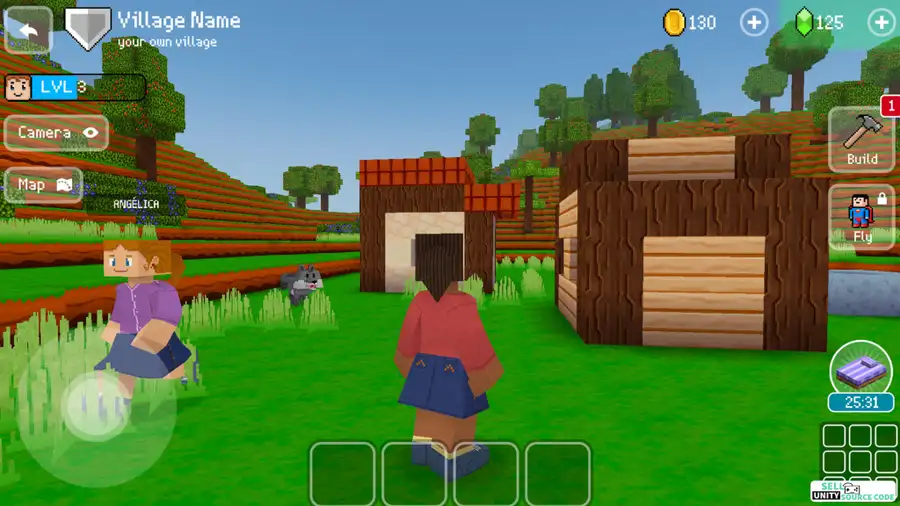Viewport: 900px width, 506px height.
Task: Toggle the Camera view button
Action: 56,132
